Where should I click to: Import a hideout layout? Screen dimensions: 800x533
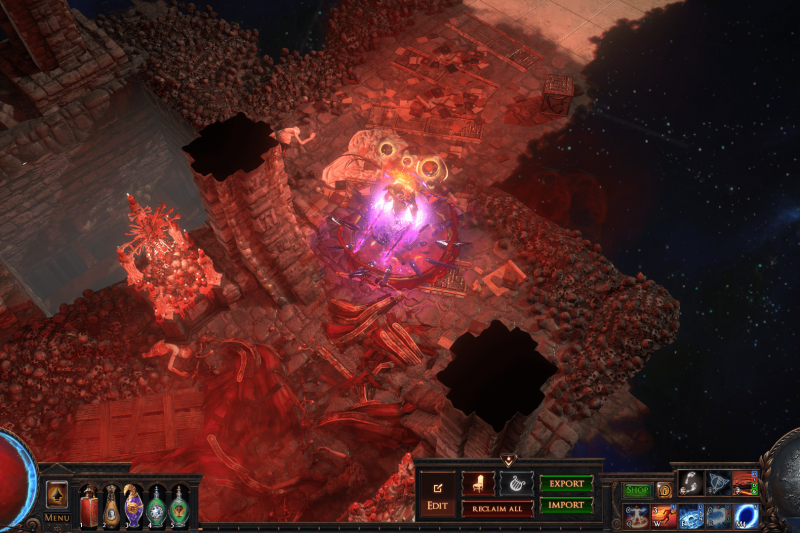click(x=566, y=505)
